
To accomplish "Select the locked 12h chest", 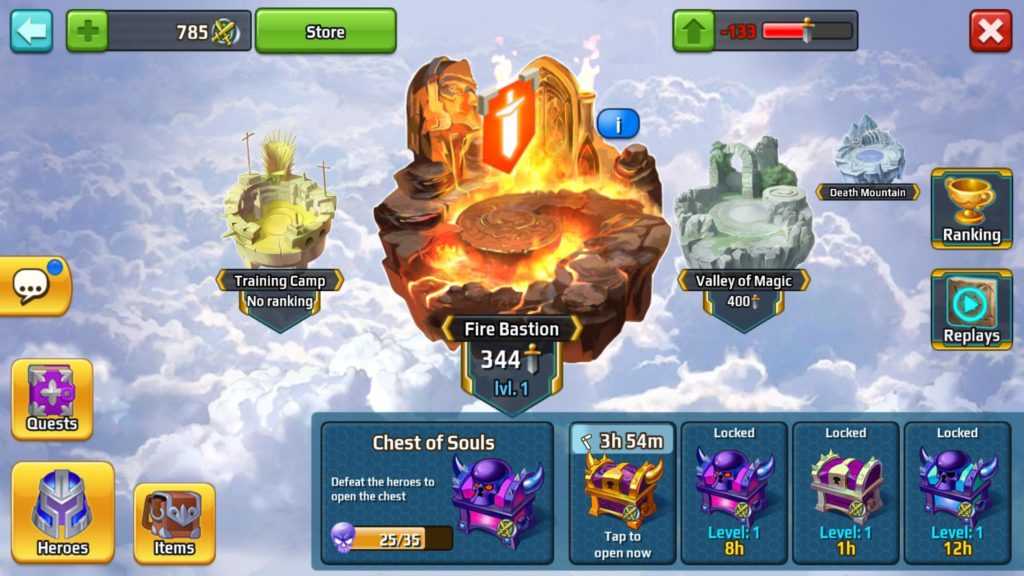I will (957, 492).
